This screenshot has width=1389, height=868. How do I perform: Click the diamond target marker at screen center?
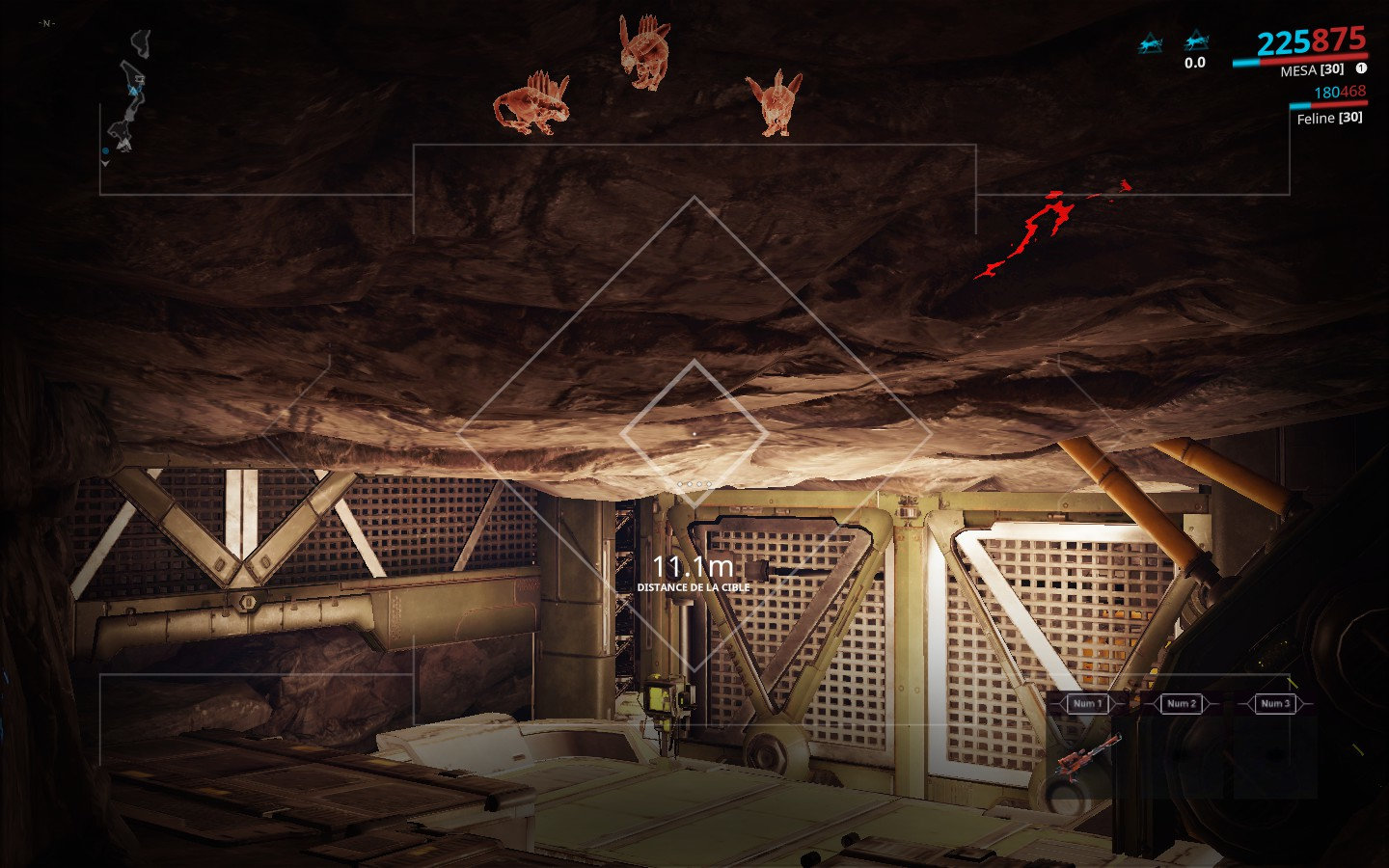(x=694, y=434)
